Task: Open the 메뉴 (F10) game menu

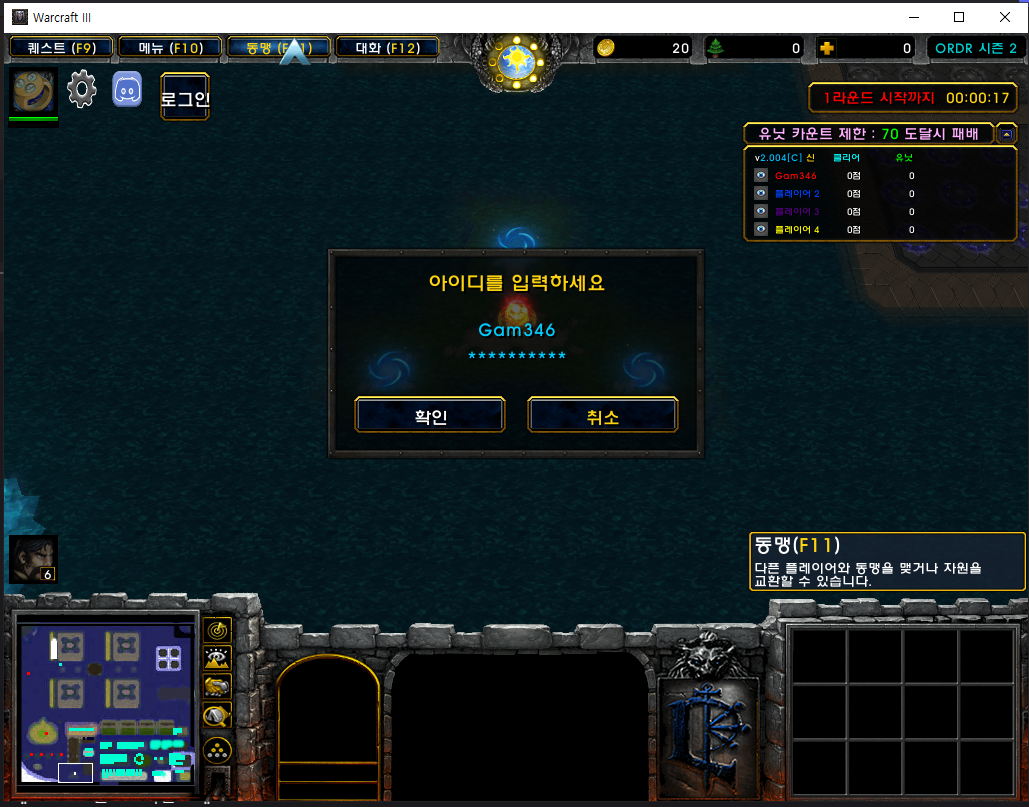Action: coord(170,47)
